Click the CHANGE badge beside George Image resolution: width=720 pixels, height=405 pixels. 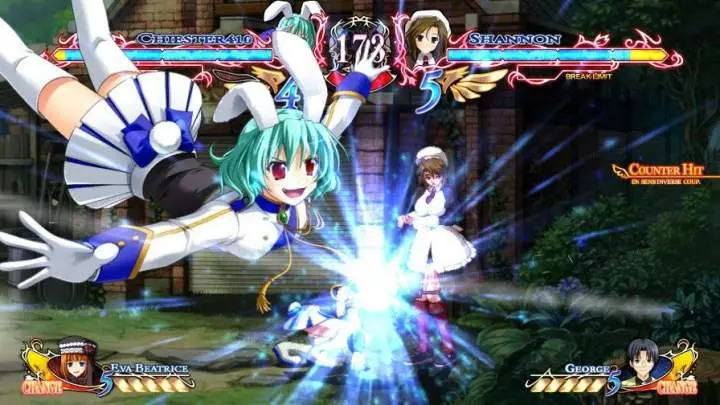681,384
